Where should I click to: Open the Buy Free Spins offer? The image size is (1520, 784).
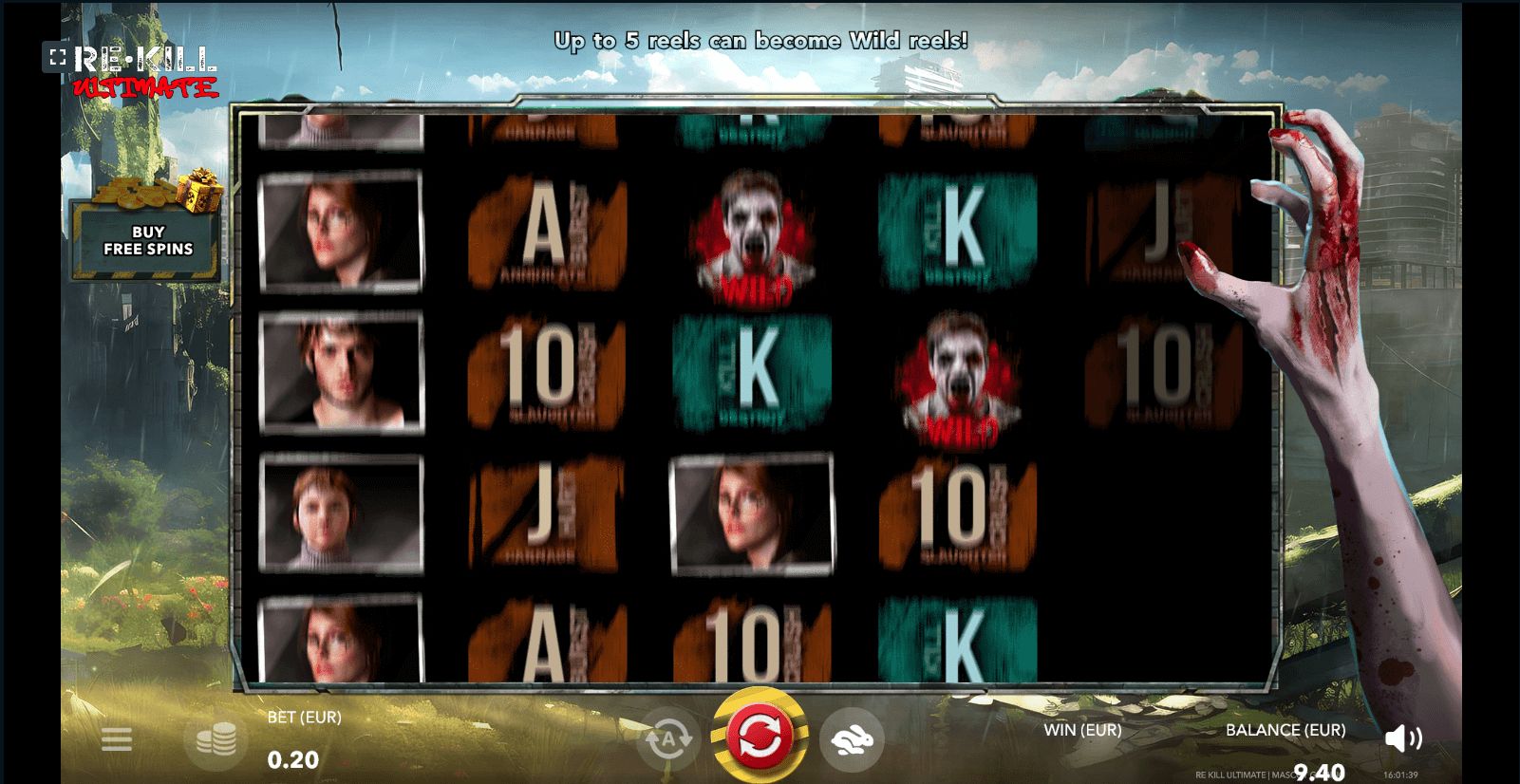(x=147, y=240)
